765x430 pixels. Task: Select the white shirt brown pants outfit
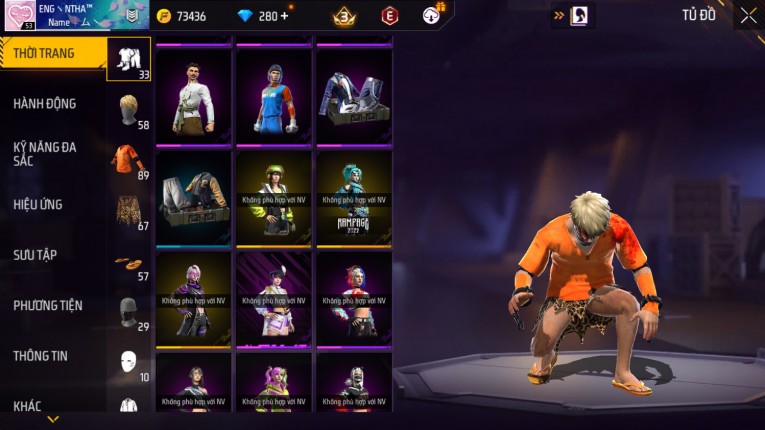(x=194, y=97)
